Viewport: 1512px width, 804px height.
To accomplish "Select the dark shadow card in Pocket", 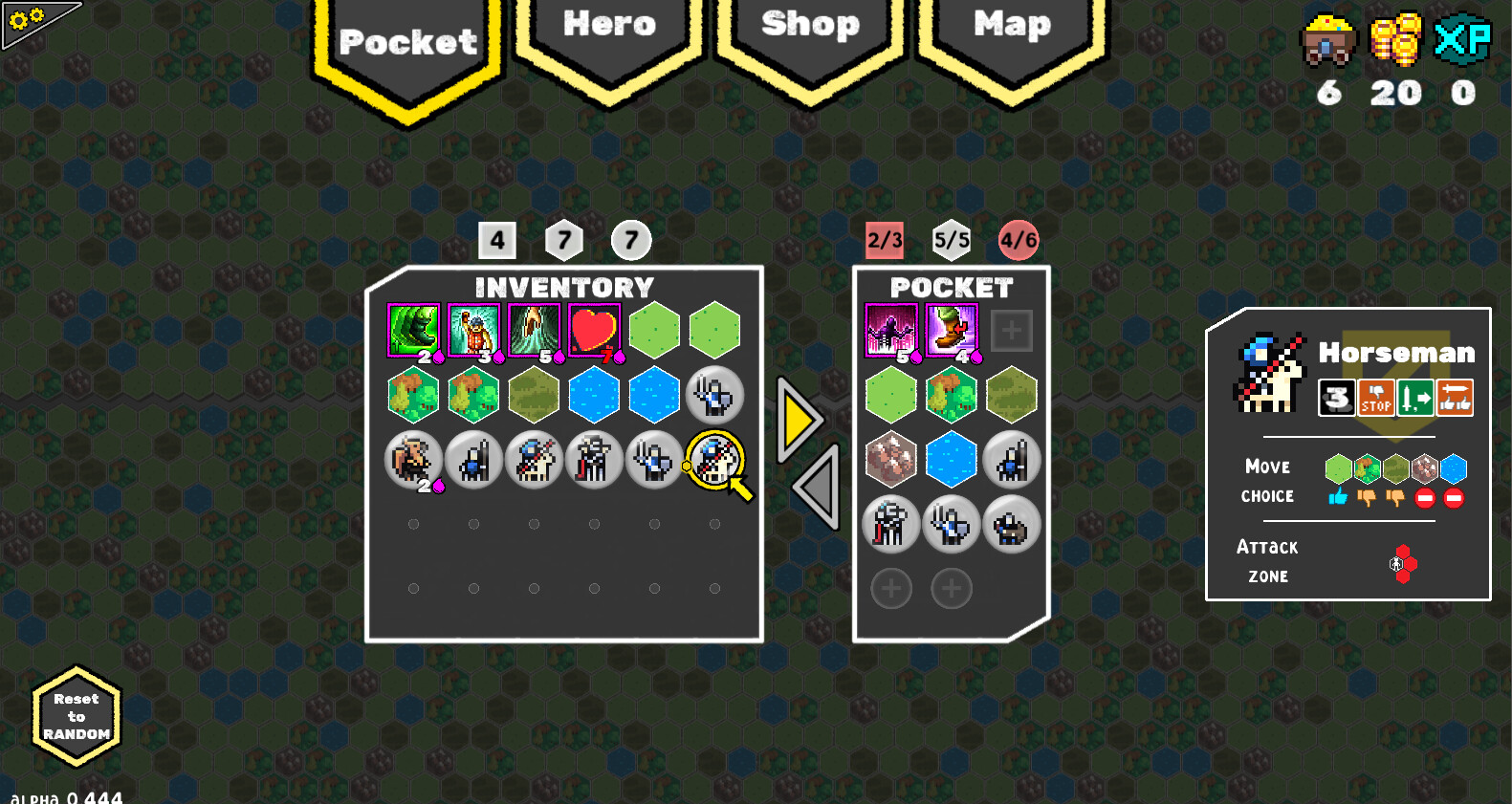I will (x=891, y=330).
